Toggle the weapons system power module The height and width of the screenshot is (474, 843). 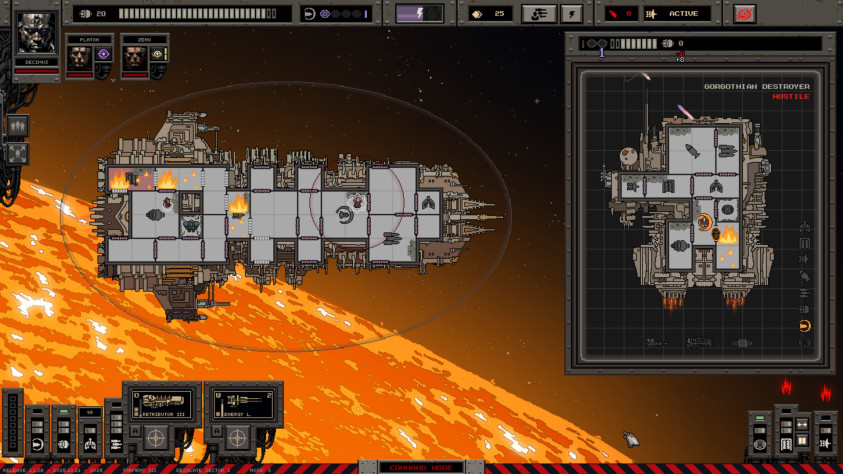click(114, 443)
